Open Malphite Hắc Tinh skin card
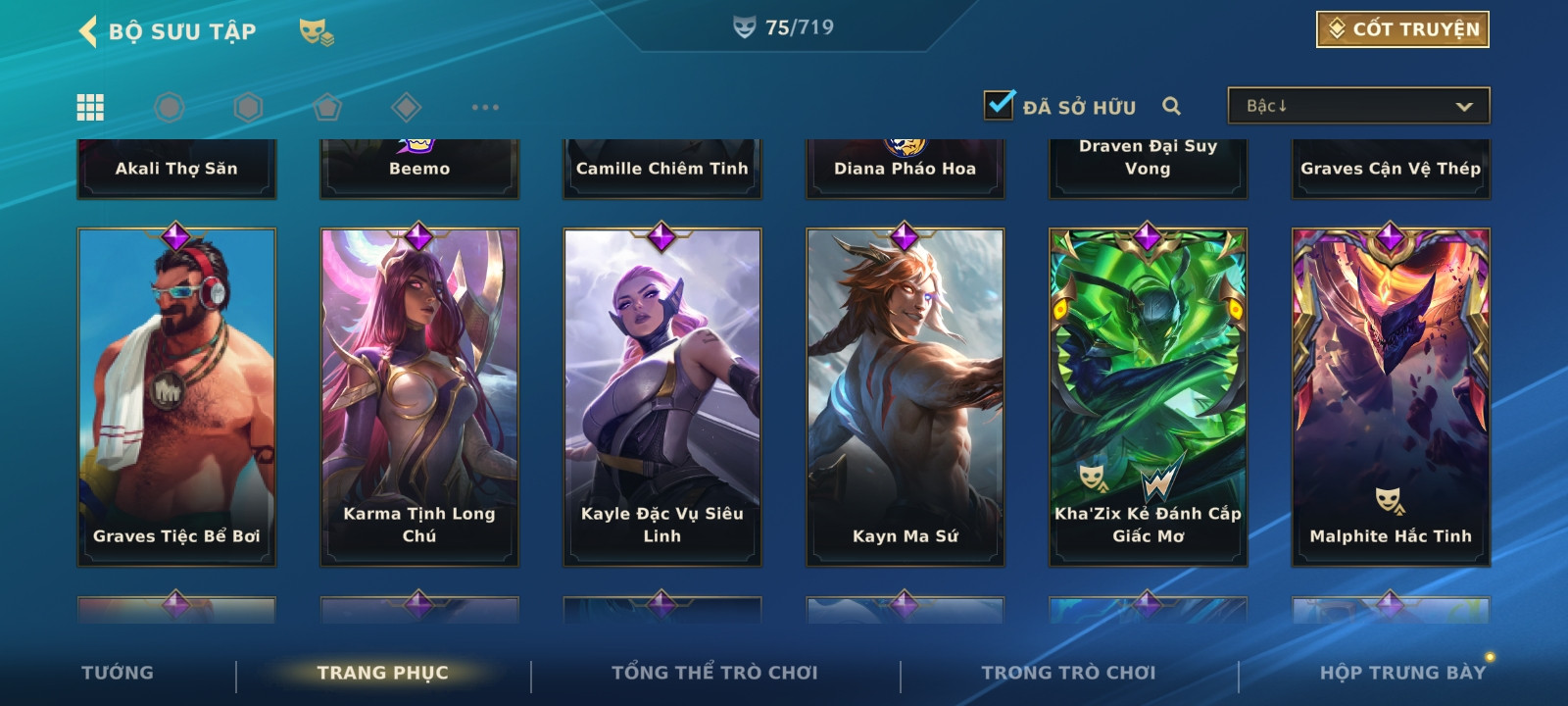 click(x=1391, y=397)
